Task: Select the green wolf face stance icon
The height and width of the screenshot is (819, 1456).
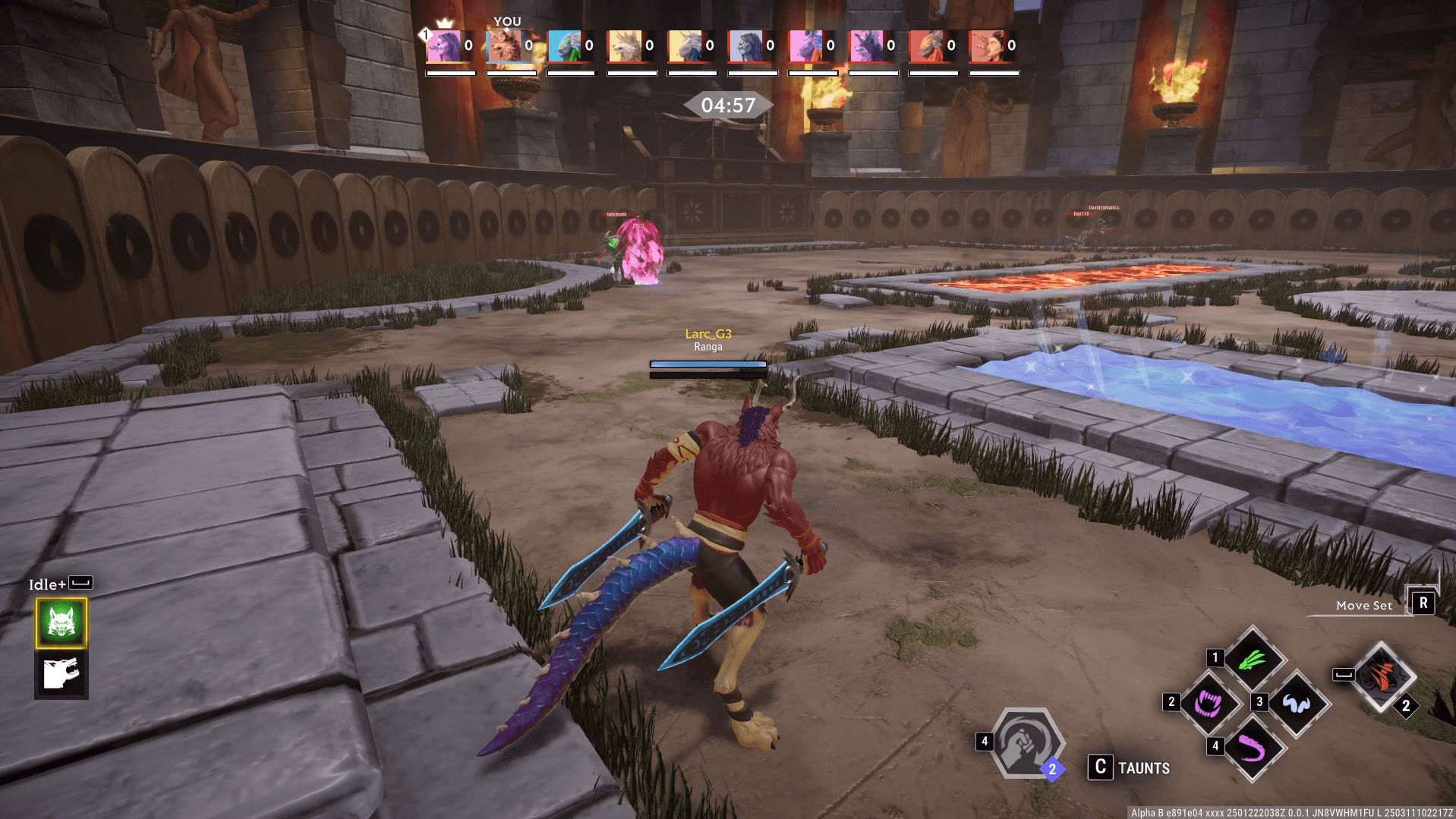Action: 61,622
